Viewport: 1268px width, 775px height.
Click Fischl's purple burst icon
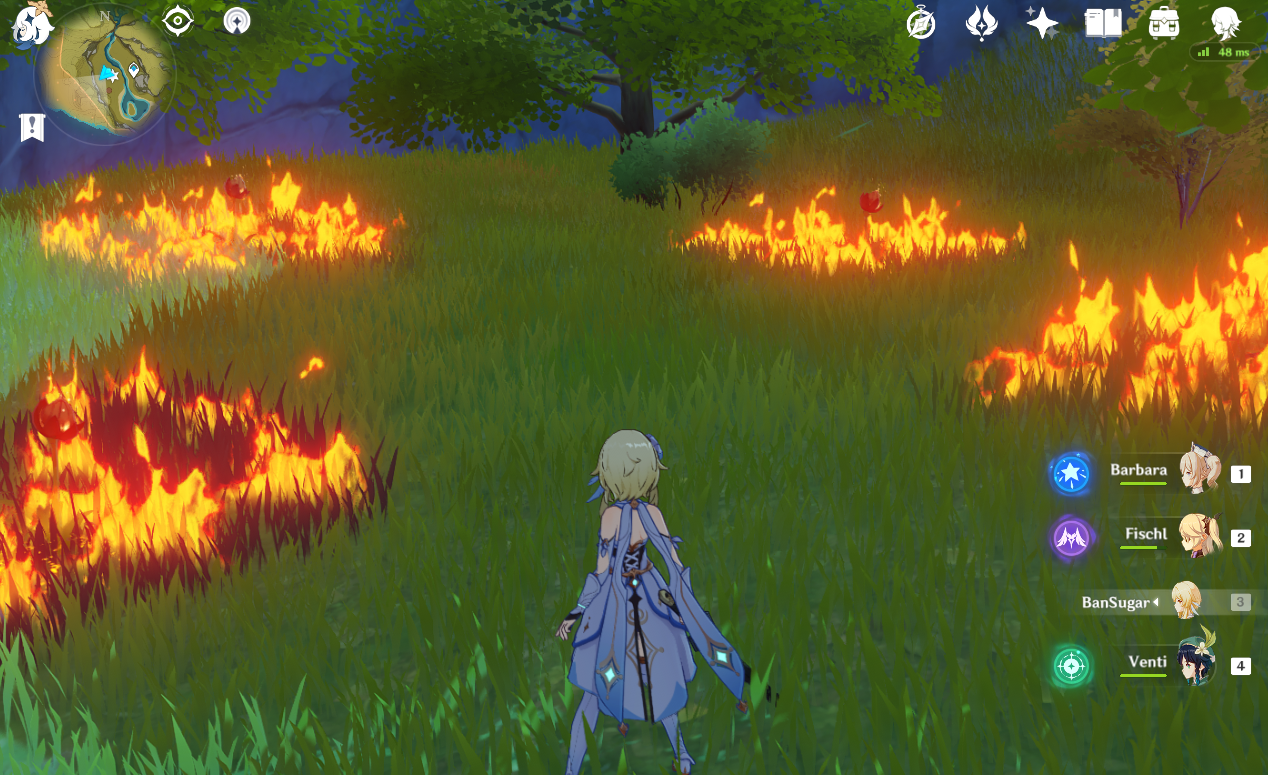(x=1071, y=538)
